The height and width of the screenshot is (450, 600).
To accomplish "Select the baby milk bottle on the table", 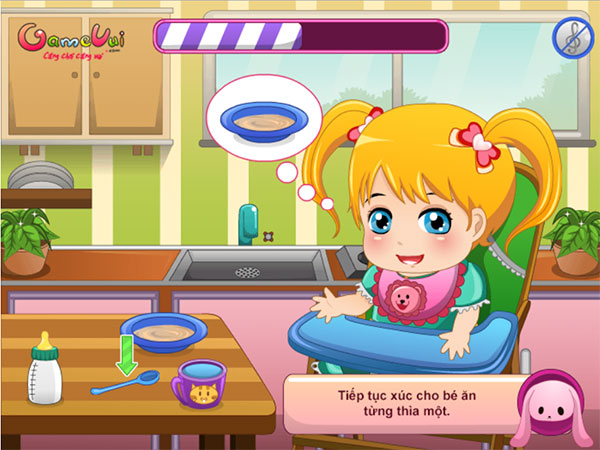I will [x=43, y=368].
